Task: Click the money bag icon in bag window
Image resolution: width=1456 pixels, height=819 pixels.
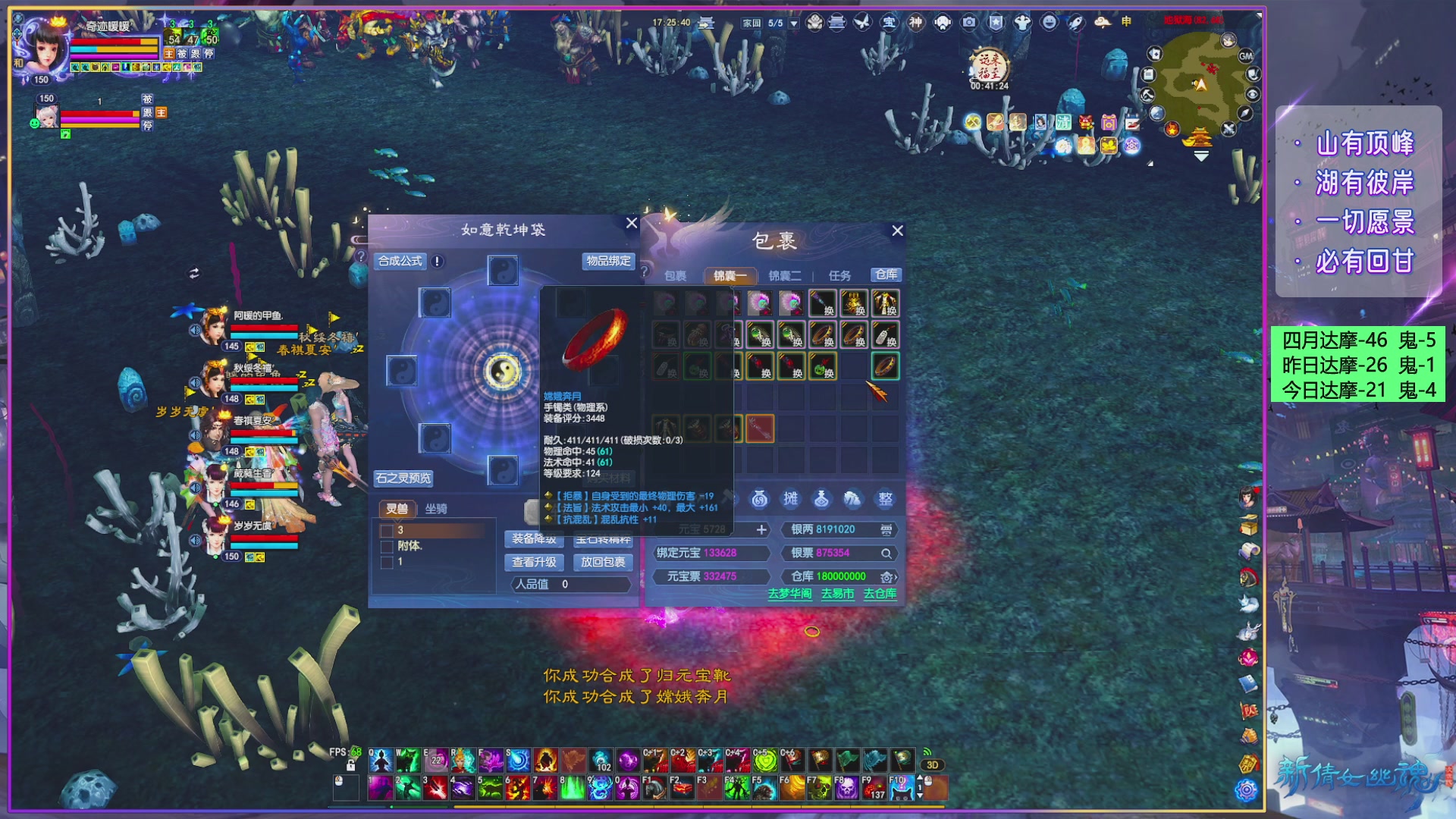Action: pyautogui.click(x=760, y=499)
